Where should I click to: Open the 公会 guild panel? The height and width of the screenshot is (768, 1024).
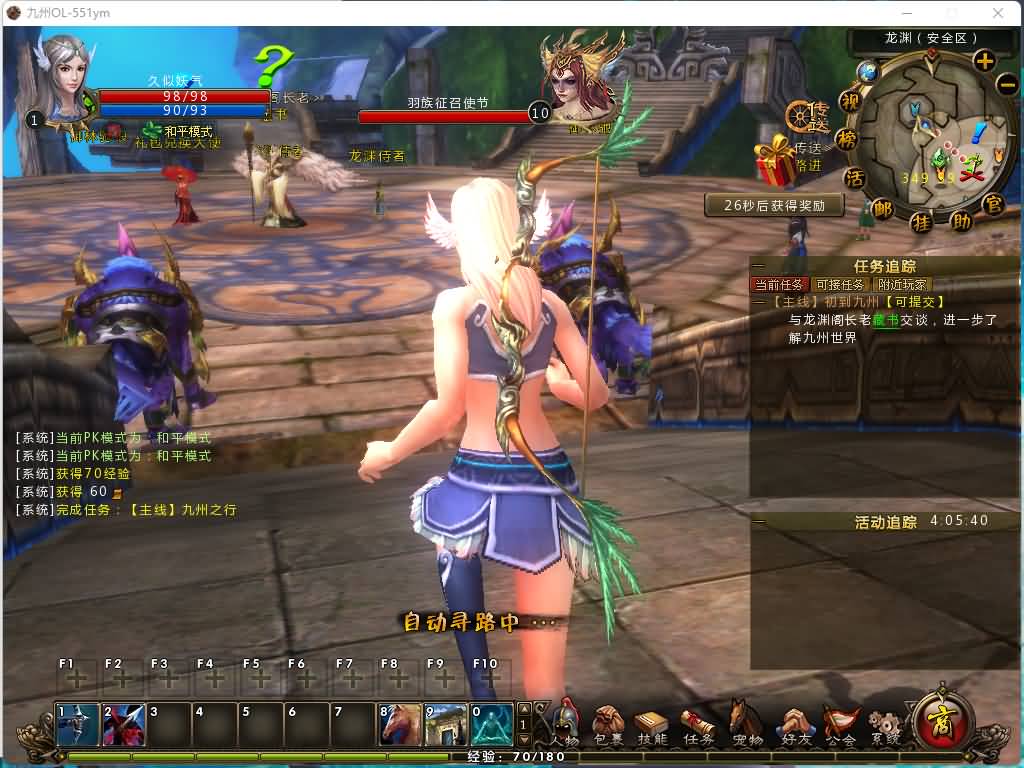(x=841, y=723)
